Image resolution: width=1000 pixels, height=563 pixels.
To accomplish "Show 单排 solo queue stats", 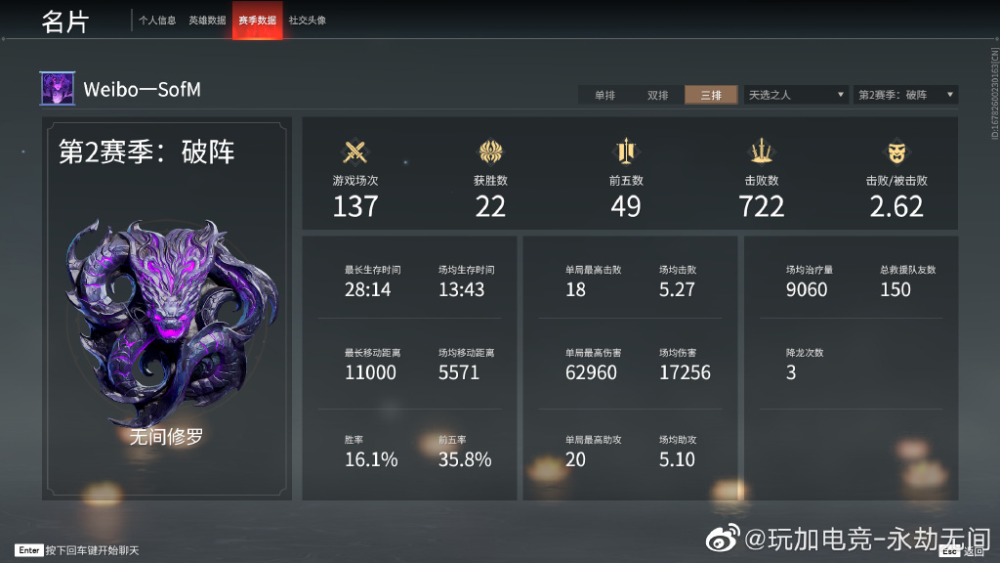I will [x=604, y=95].
